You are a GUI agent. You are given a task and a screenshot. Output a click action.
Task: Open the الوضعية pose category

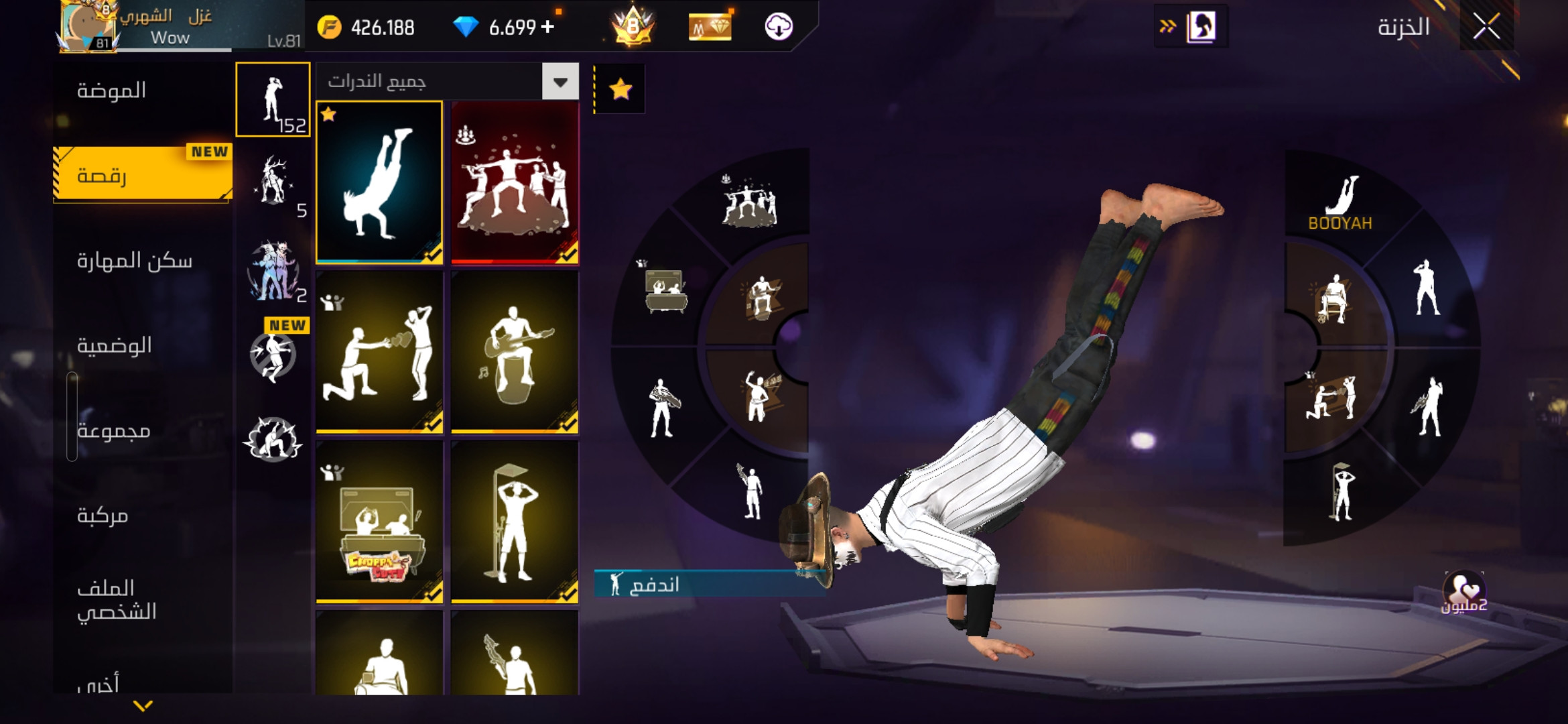pyautogui.click(x=115, y=345)
